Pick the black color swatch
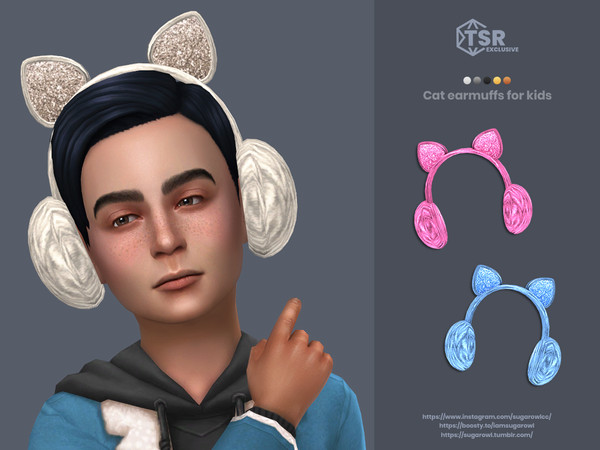Viewport: 600px width, 450px height. [487, 80]
